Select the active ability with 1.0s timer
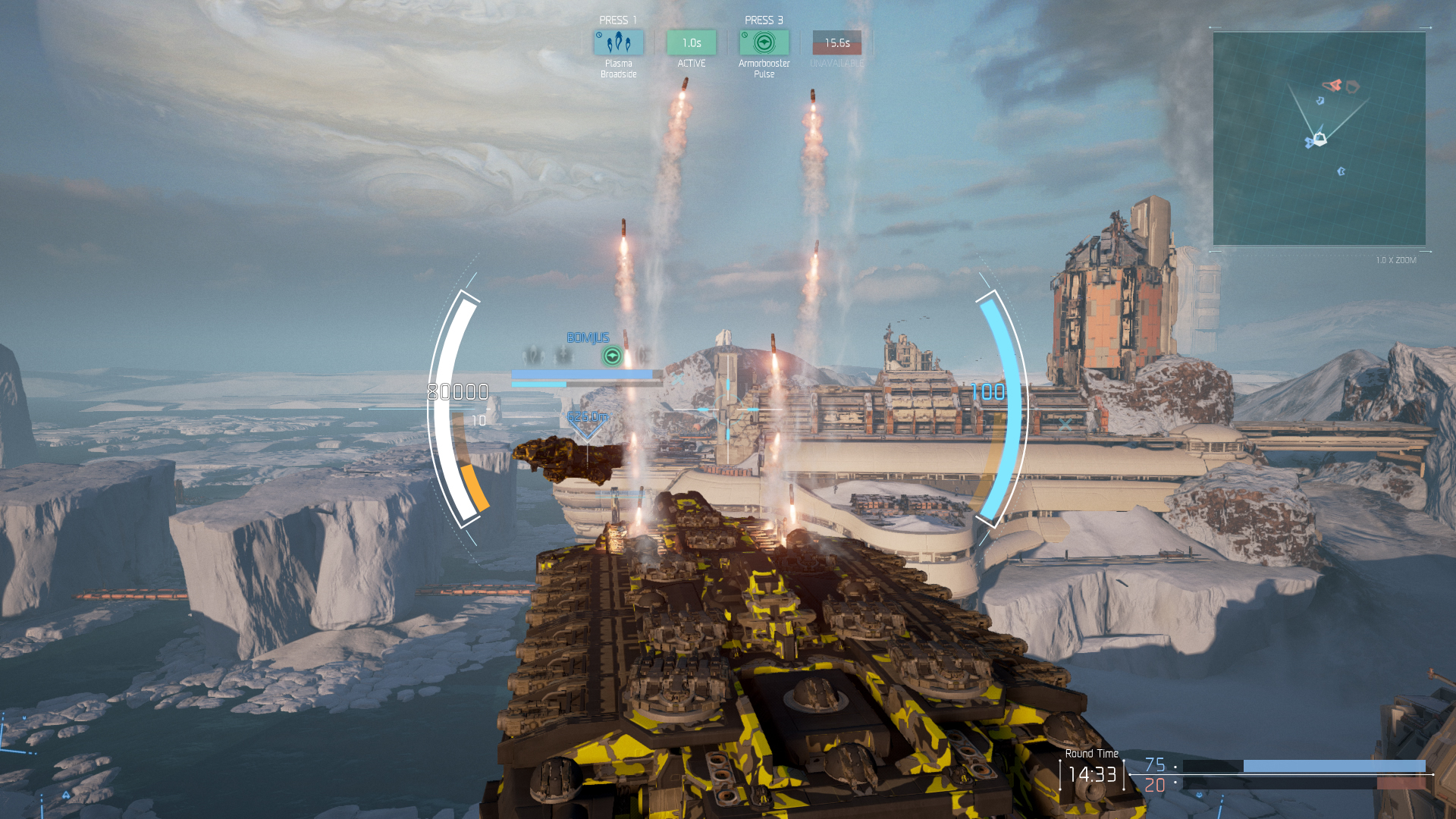Image resolution: width=1456 pixels, height=819 pixels. click(691, 42)
